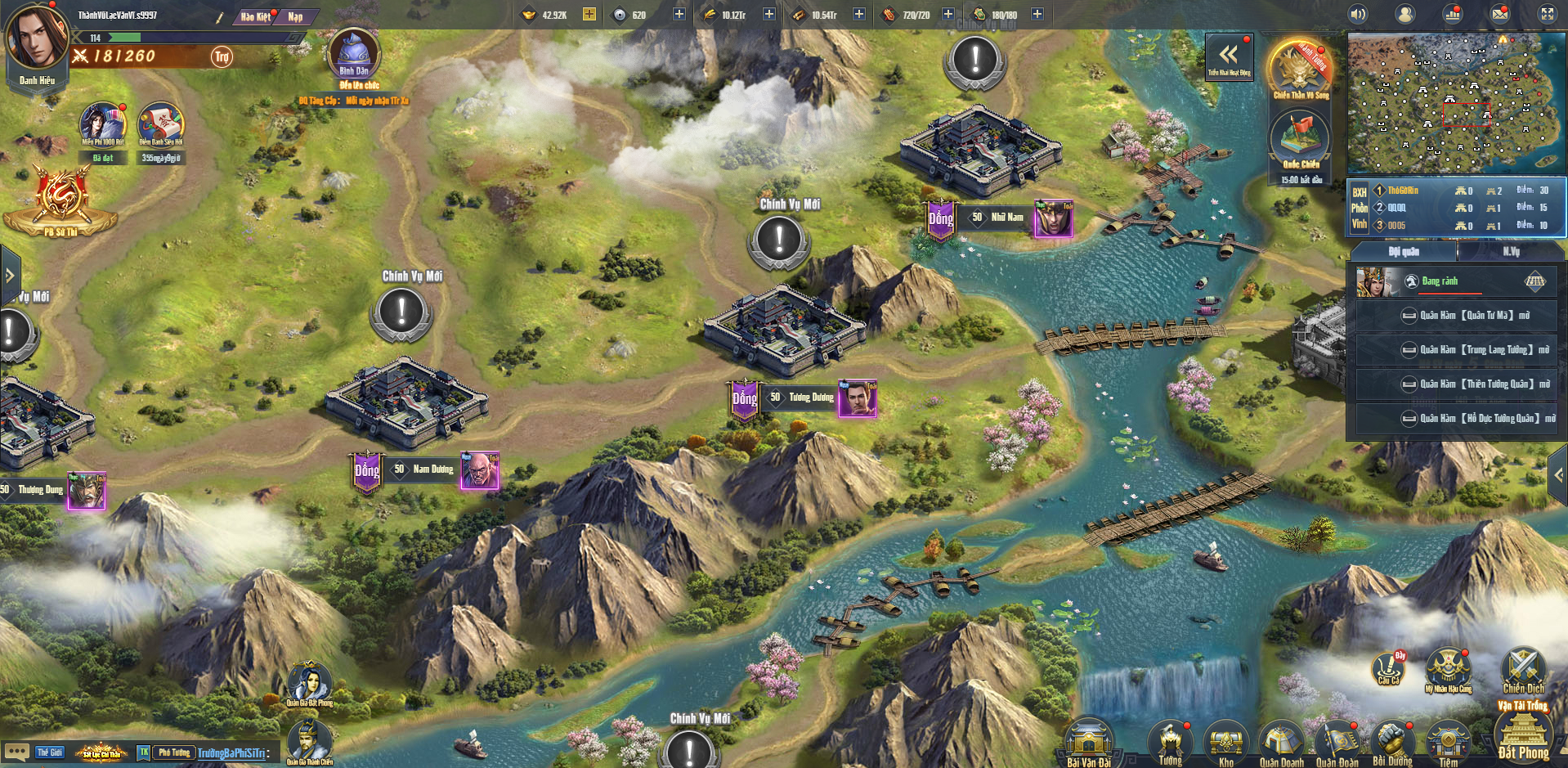Viewport: 1568px width, 768px height.
Task: Open the PB Sử Thi dungeon emblem
Action: pyautogui.click(x=60, y=202)
